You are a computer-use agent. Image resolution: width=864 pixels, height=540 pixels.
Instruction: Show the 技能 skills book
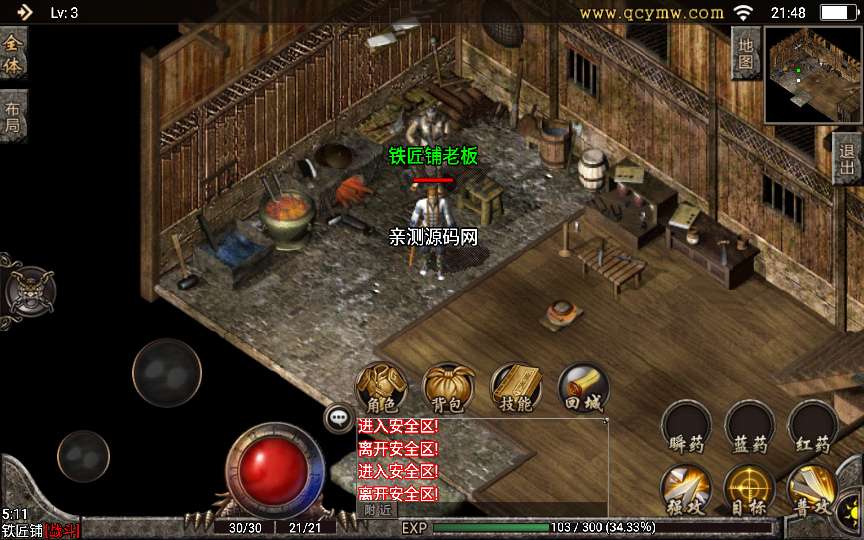516,388
